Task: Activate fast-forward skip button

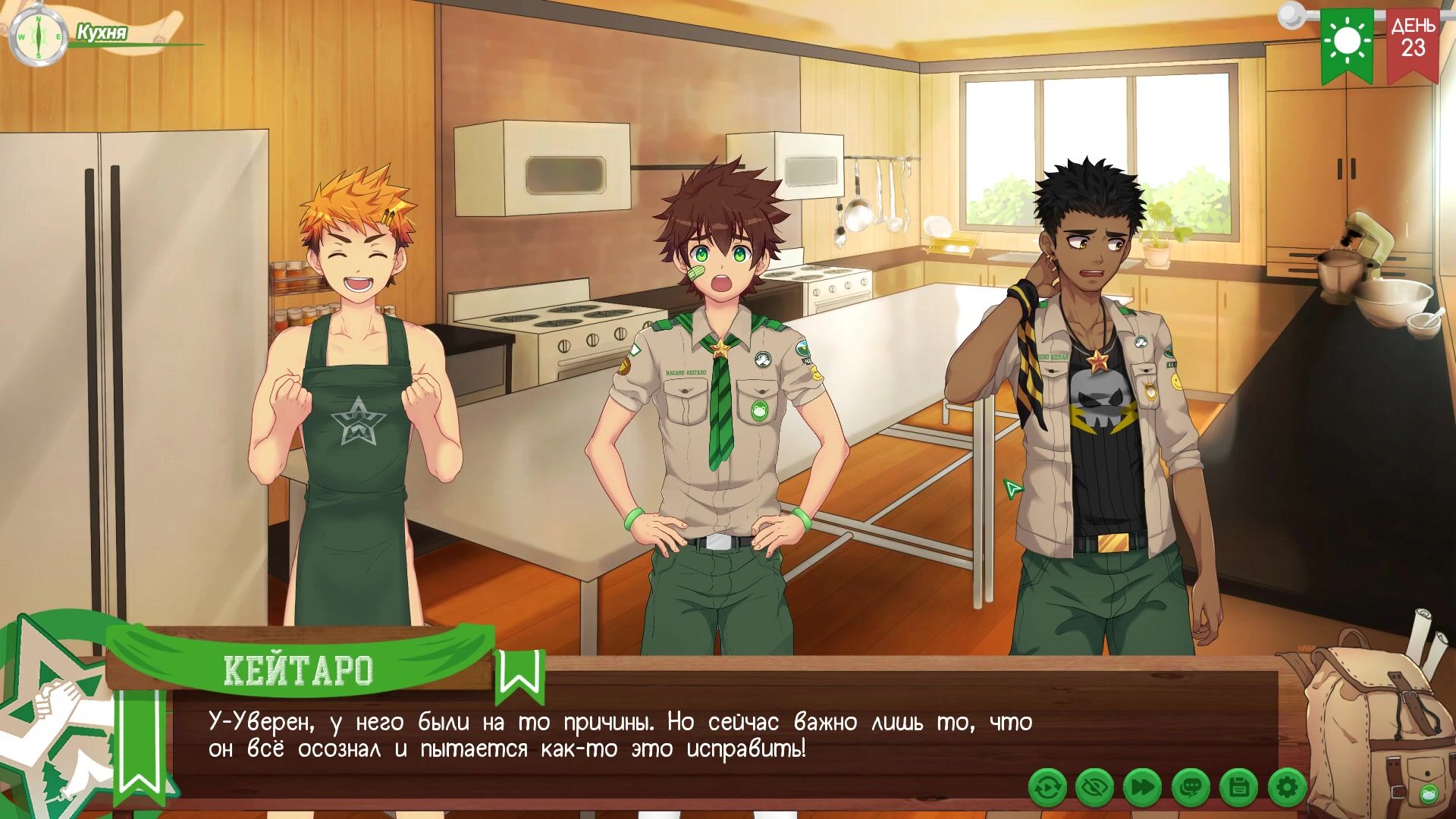Action: (x=1142, y=788)
